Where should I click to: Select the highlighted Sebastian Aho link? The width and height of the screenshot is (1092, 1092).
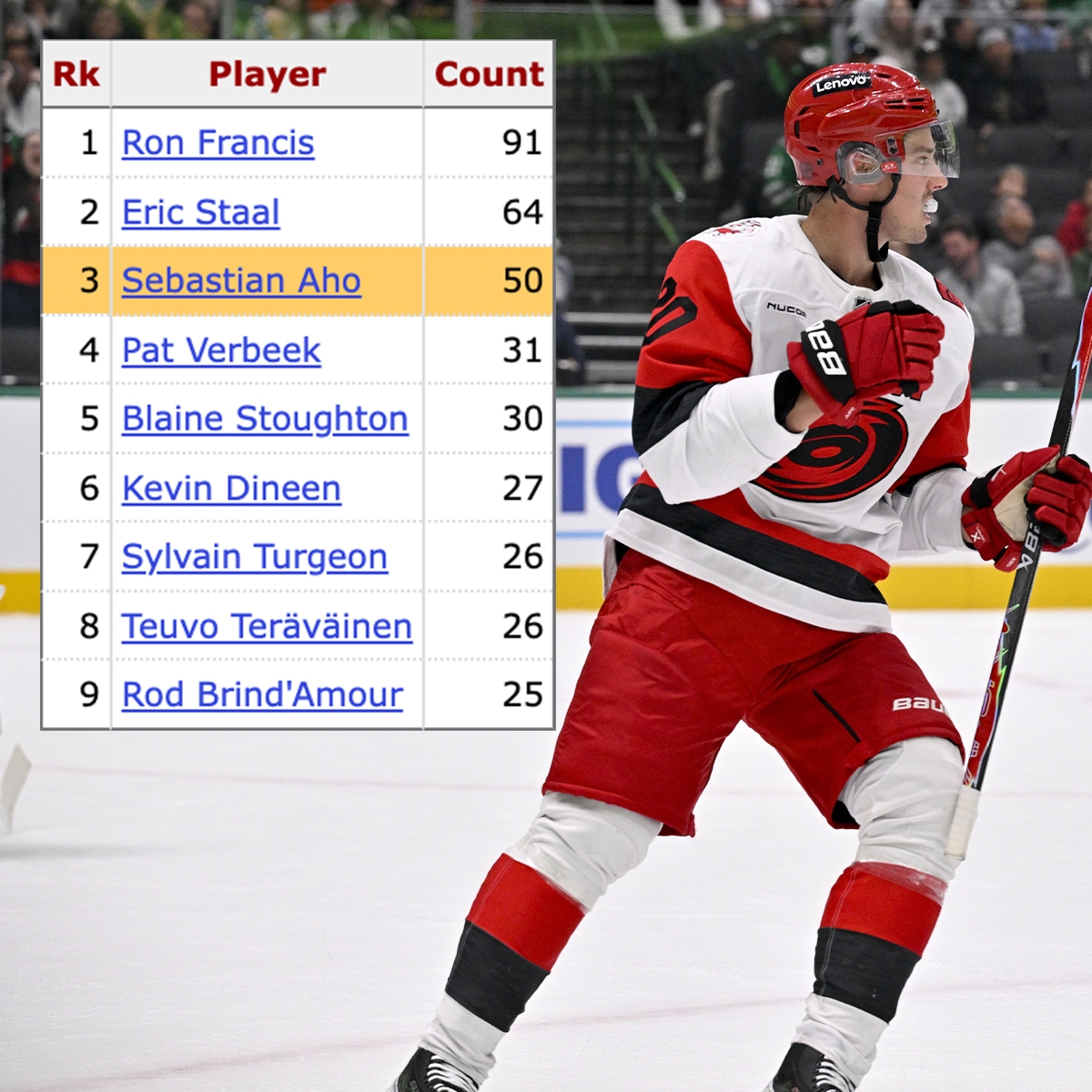point(241,280)
